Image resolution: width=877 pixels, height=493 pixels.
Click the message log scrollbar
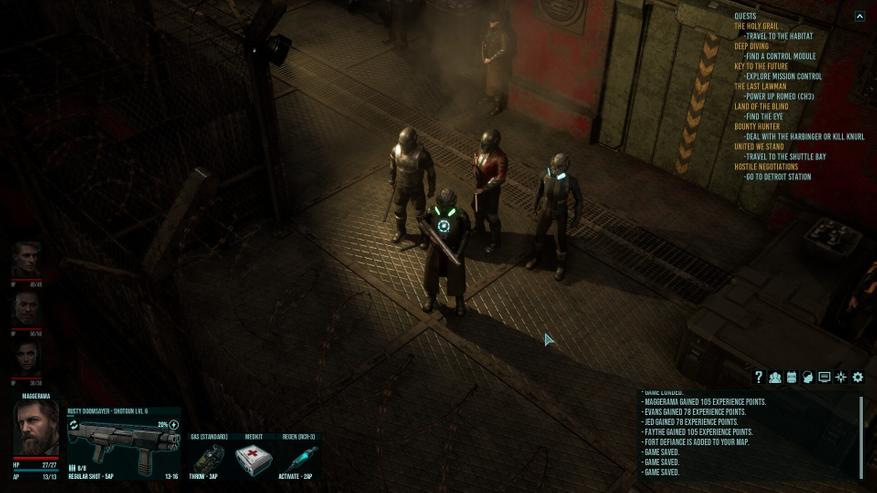pos(861,437)
